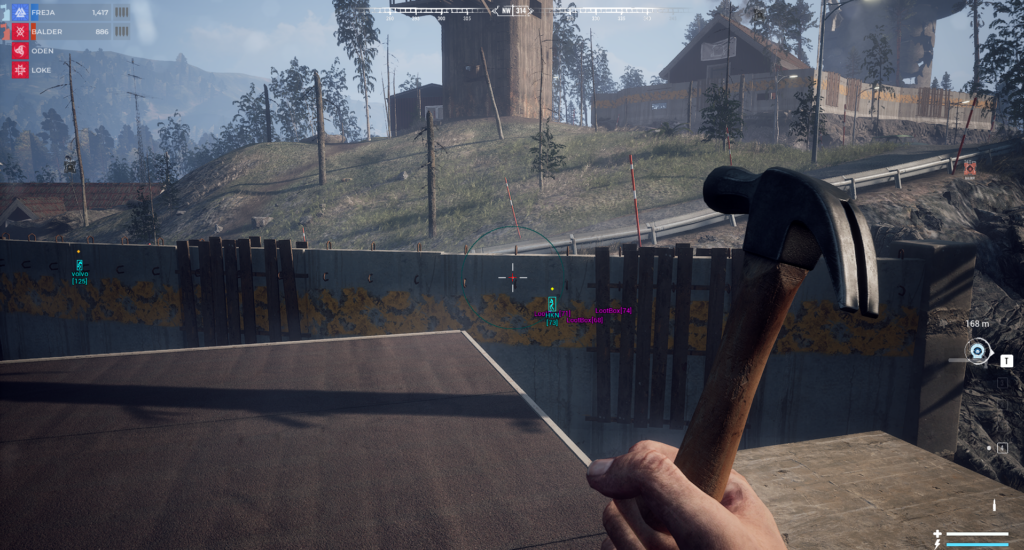Select the active weapon slot 1

[1006, 361]
